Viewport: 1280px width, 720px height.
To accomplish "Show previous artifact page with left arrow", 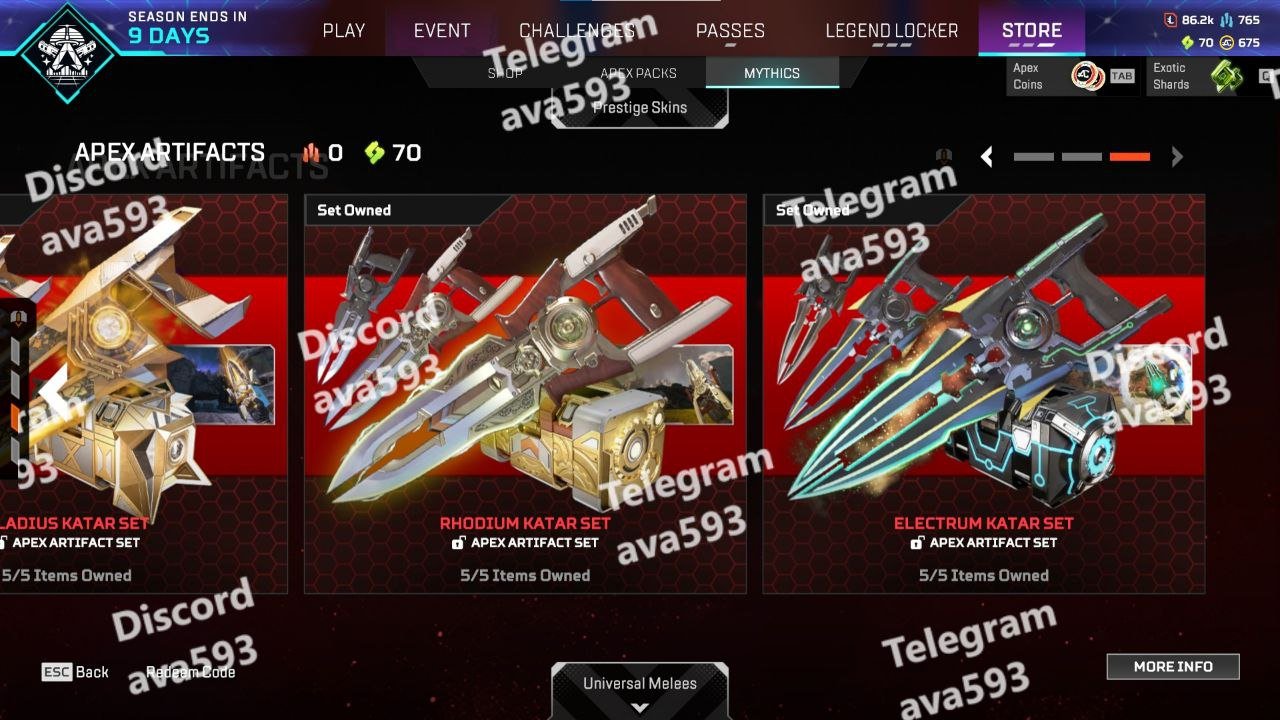I will (x=986, y=157).
